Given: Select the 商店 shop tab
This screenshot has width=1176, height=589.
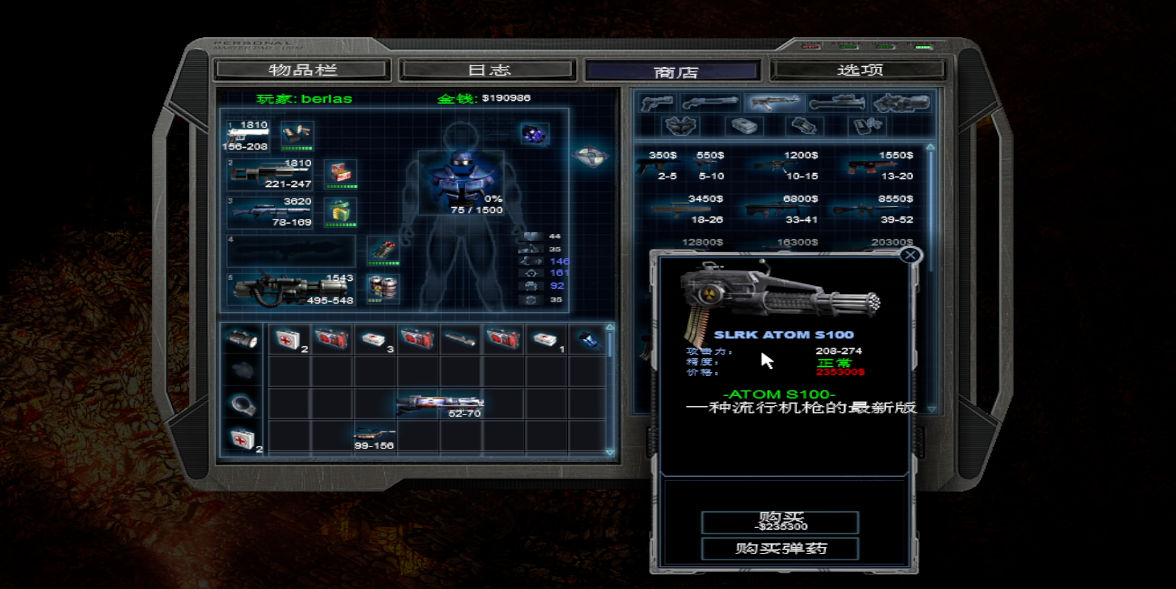Looking at the screenshot, I should point(675,71).
